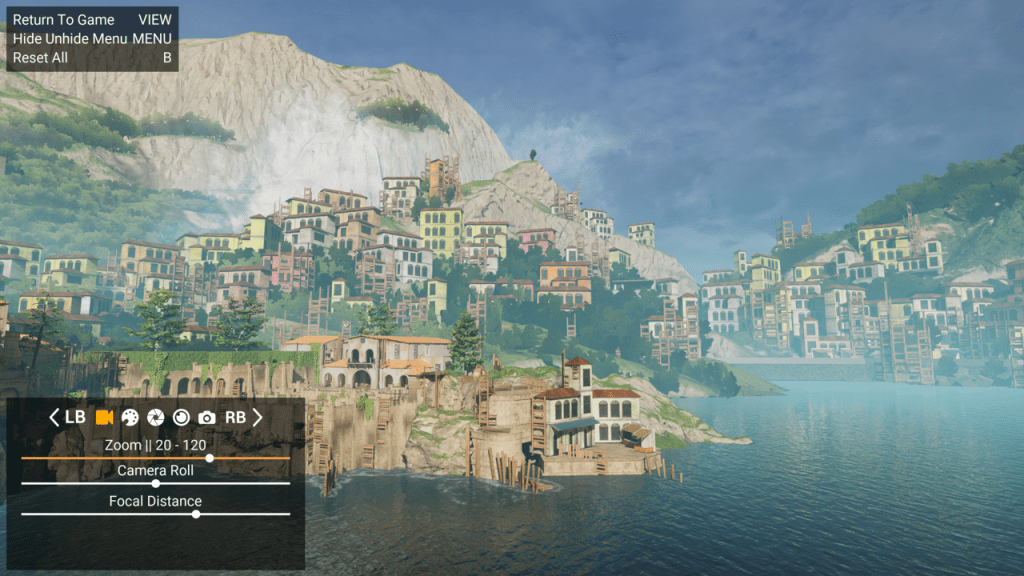The image size is (1024, 576).
Task: Switch to the color palette tab
Action: coord(130,417)
